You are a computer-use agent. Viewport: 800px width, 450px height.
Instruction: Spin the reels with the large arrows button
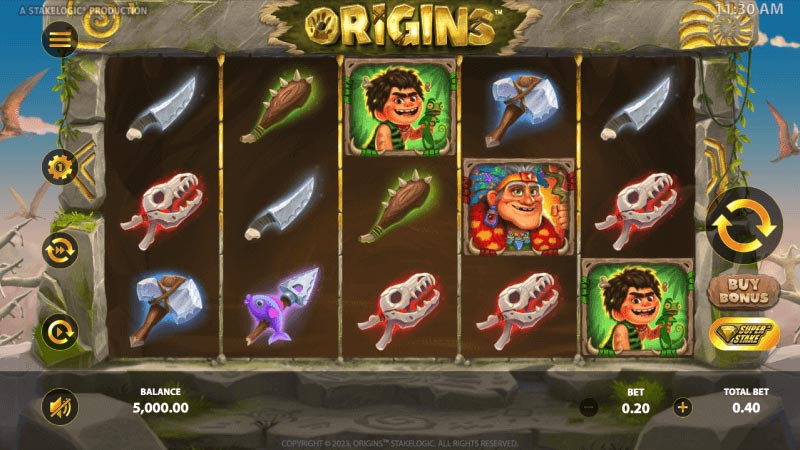coord(744,227)
